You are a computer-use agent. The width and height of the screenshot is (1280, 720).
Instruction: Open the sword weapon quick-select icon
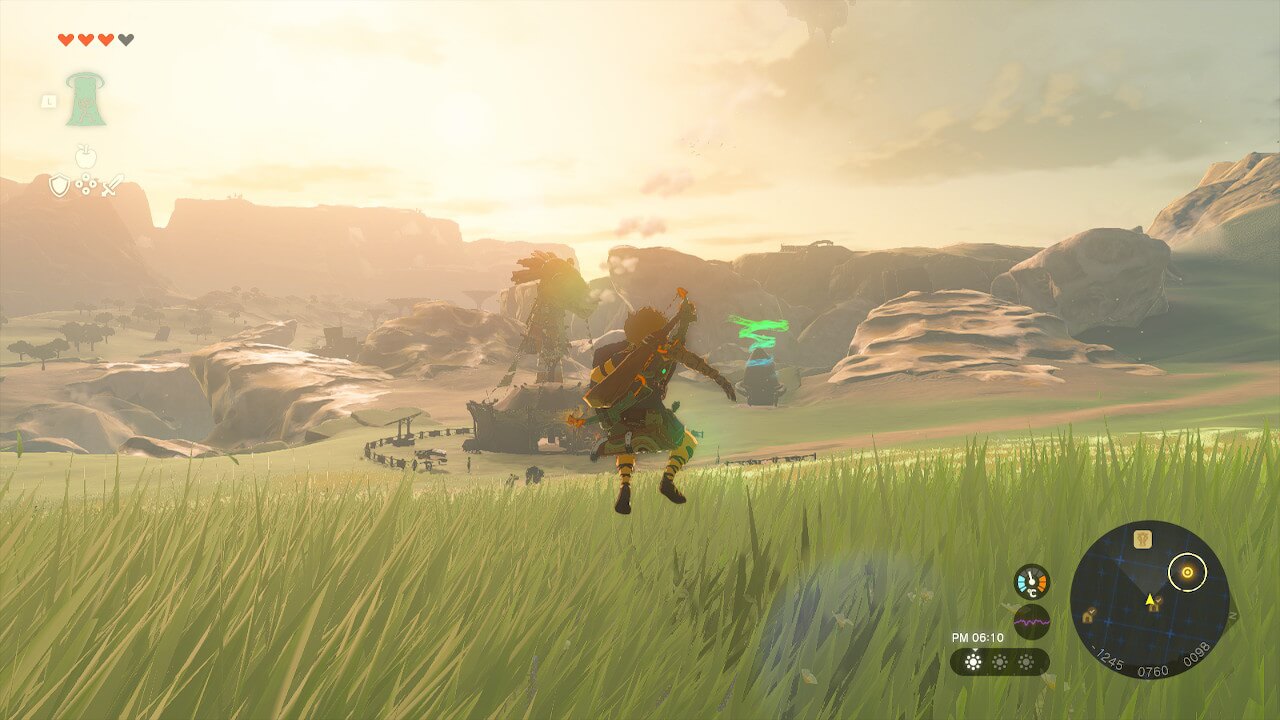(112, 185)
